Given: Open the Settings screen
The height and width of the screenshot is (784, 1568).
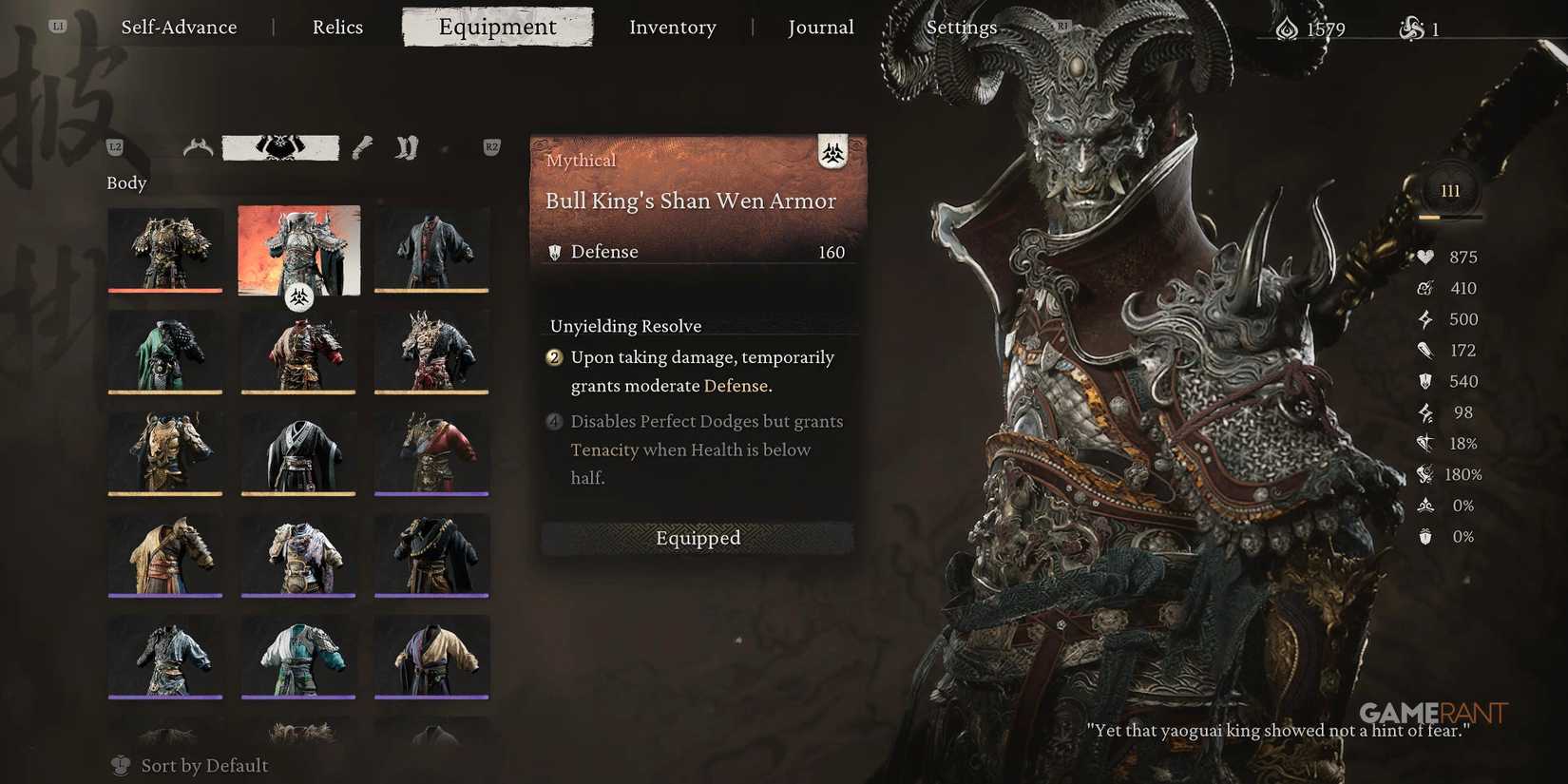Looking at the screenshot, I should click(961, 27).
